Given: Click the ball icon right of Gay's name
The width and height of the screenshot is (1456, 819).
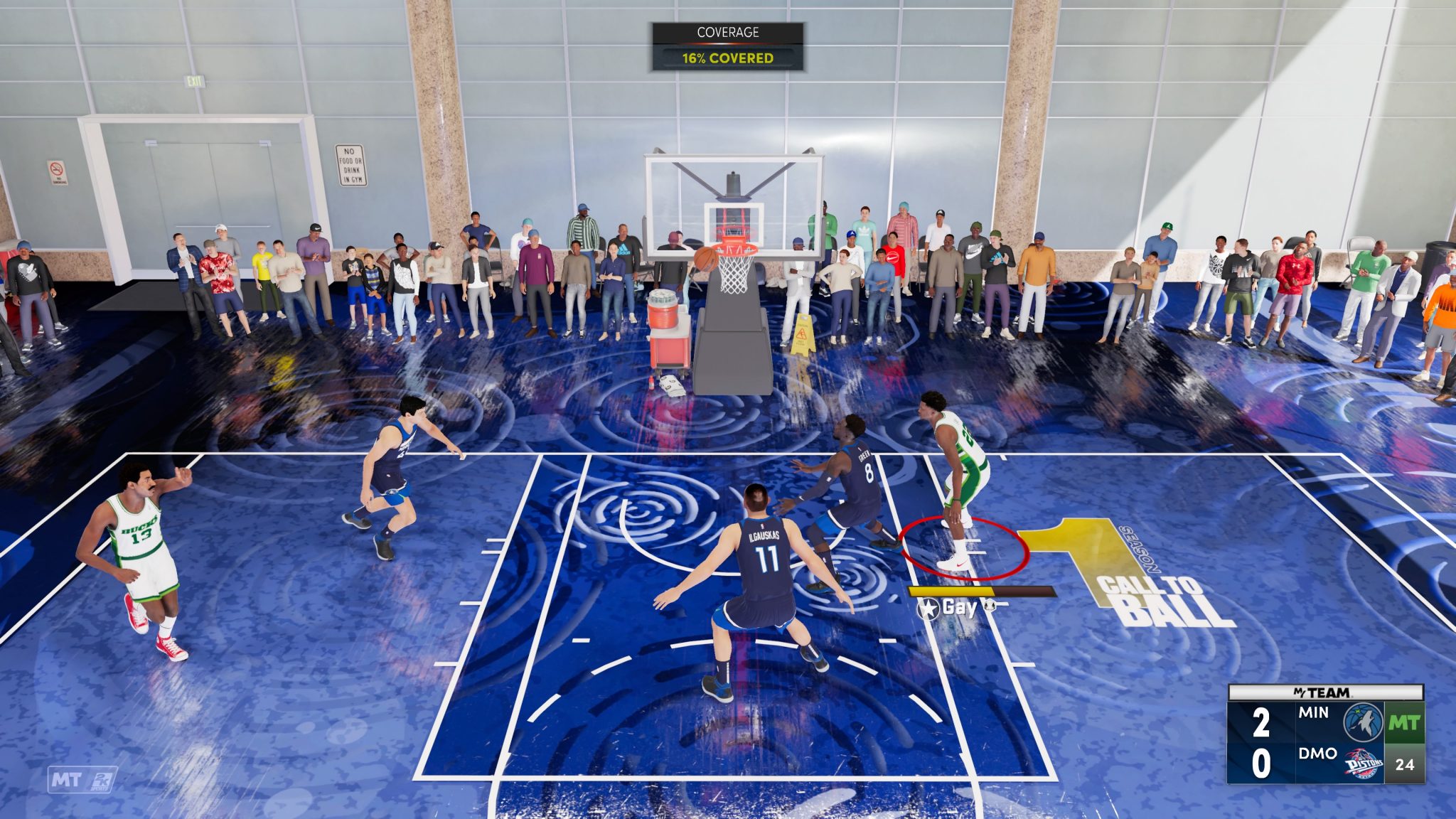Looking at the screenshot, I should tap(990, 605).
